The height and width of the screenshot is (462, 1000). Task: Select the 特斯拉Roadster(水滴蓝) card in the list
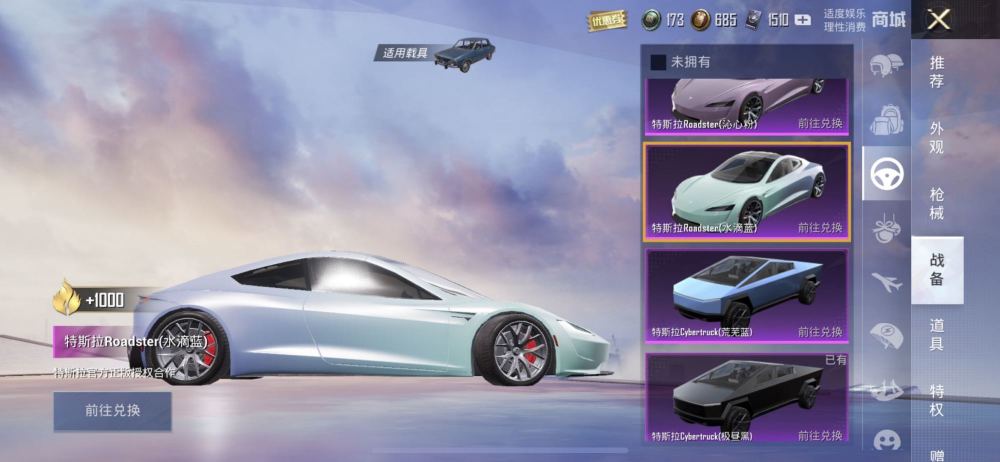pyautogui.click(x=746, y=191)
